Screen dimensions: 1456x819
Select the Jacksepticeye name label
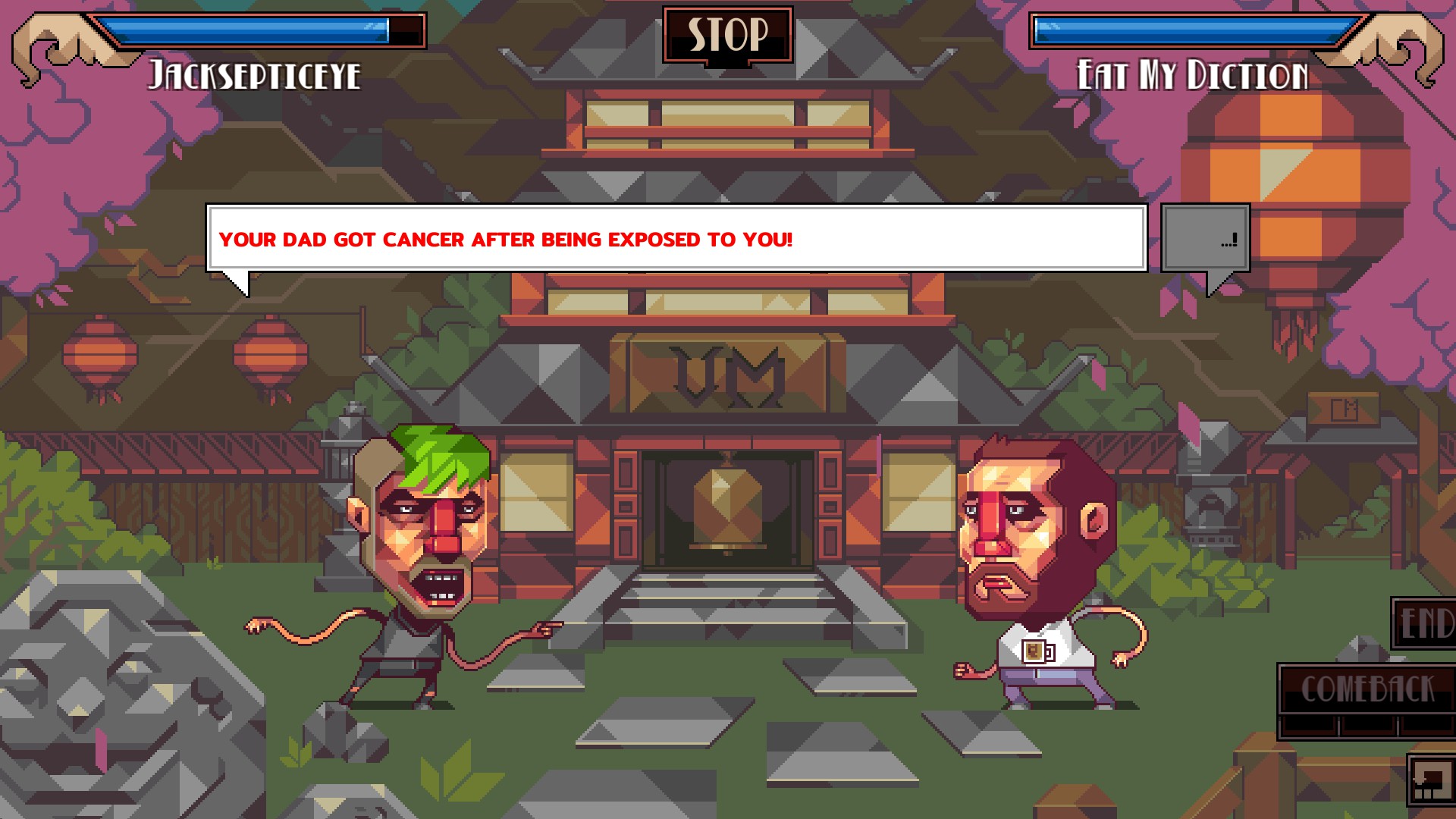255,74
